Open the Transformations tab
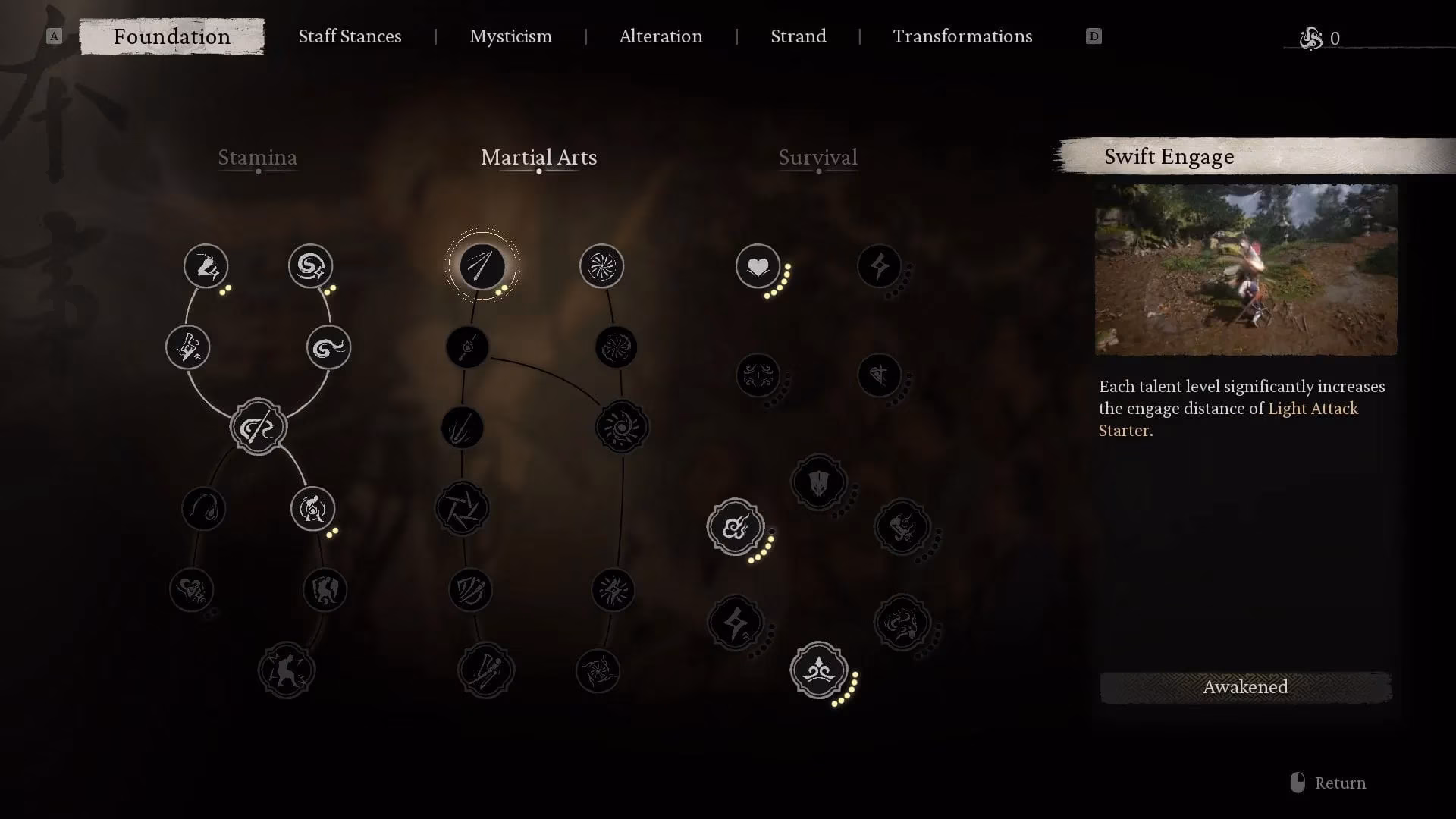This screenshot has height=819, width=1456. point(962,36)
